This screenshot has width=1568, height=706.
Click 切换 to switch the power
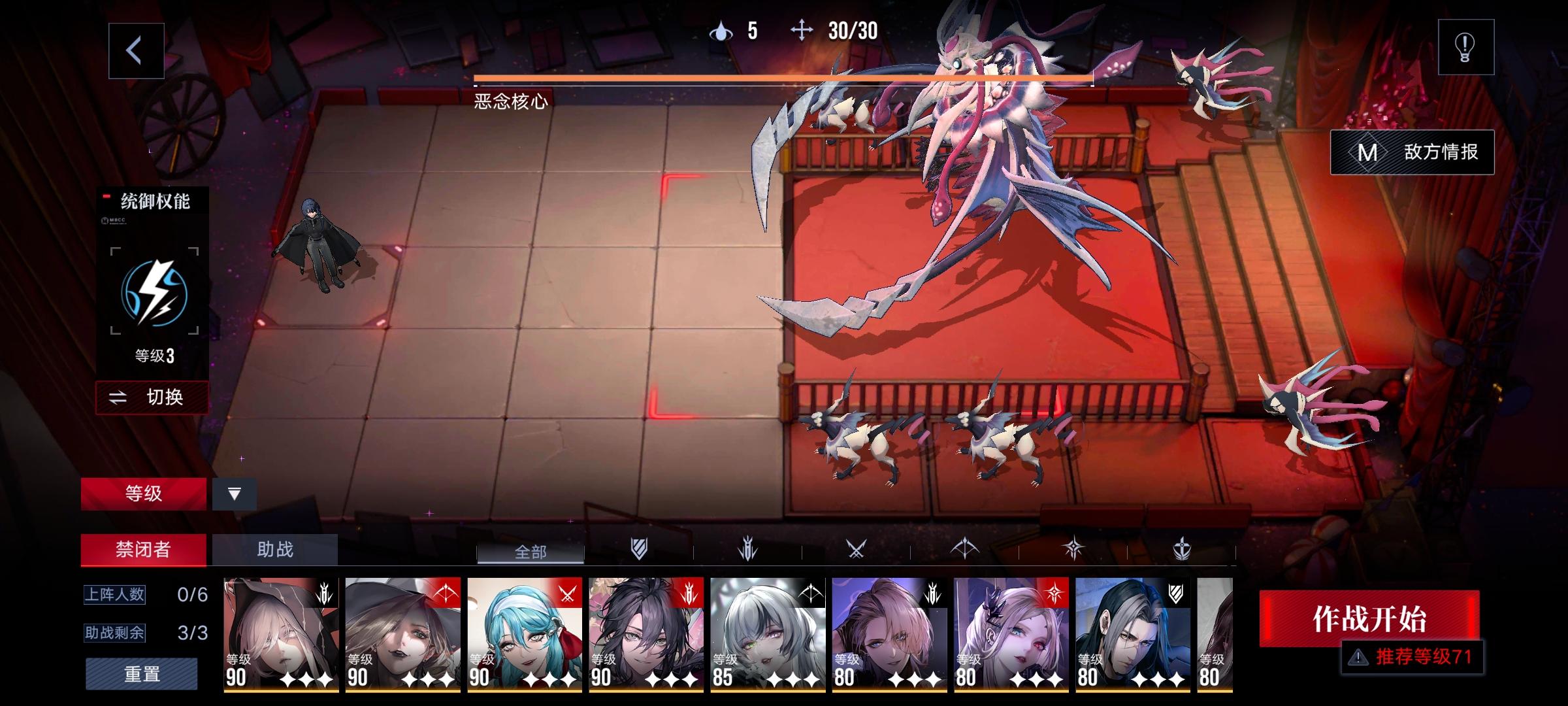pos(152,397)
